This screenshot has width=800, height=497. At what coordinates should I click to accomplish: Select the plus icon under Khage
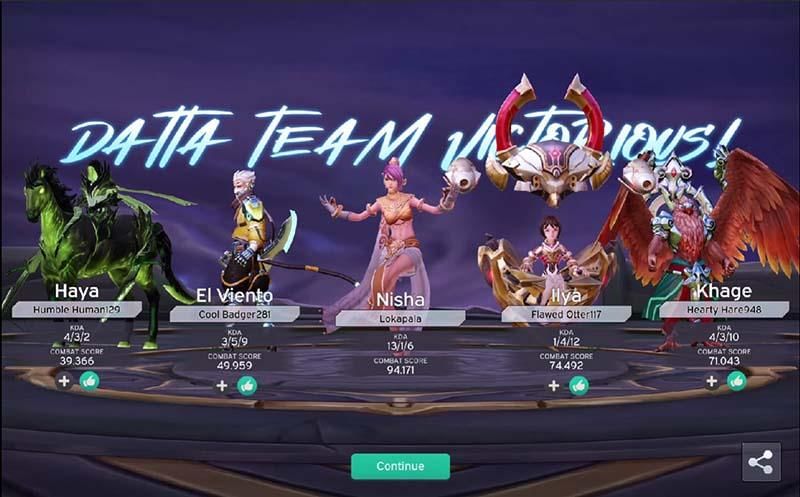pos(711,380)
